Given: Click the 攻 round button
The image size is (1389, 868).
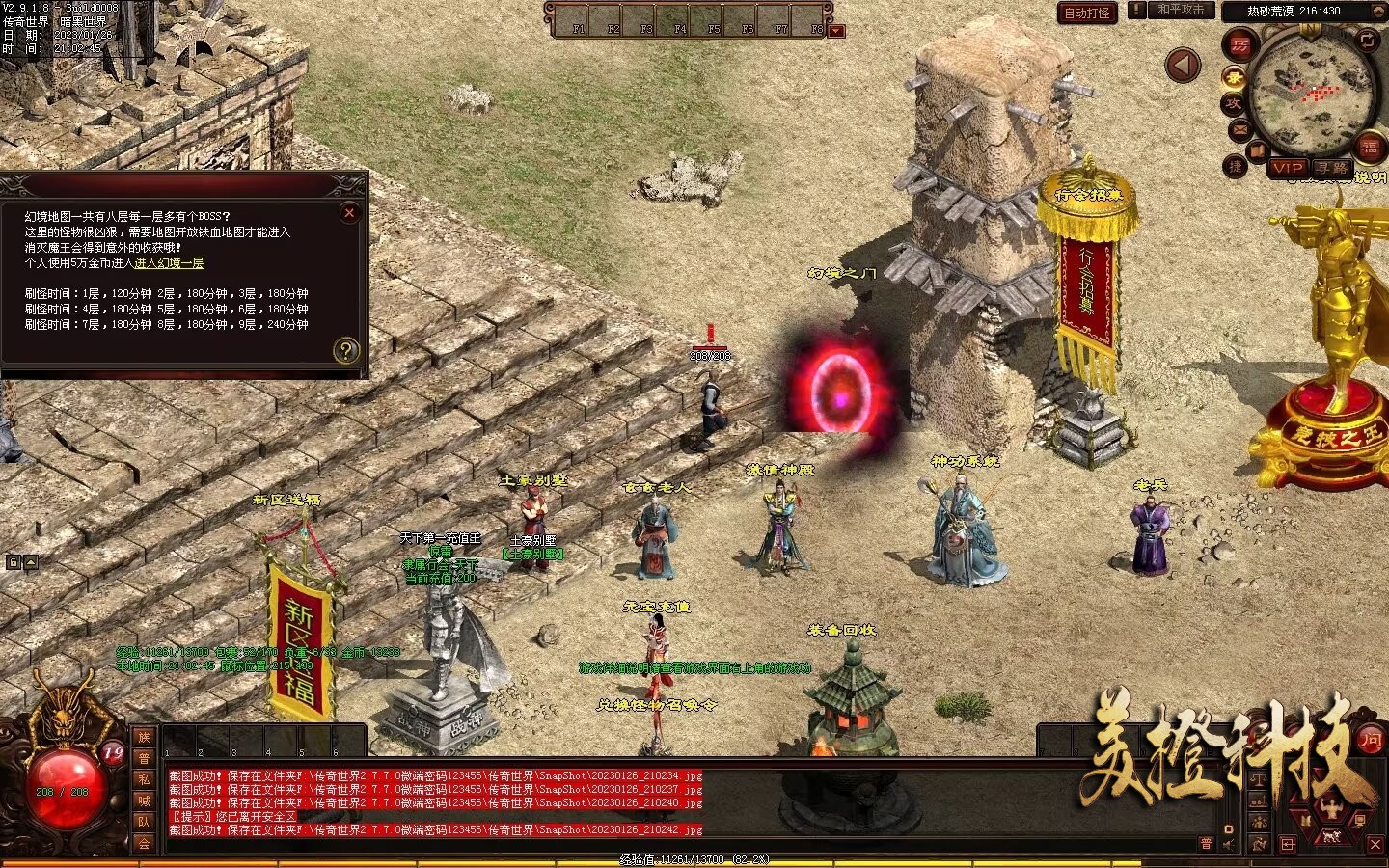Looking at the screenshot, I should coord(1233,103).
